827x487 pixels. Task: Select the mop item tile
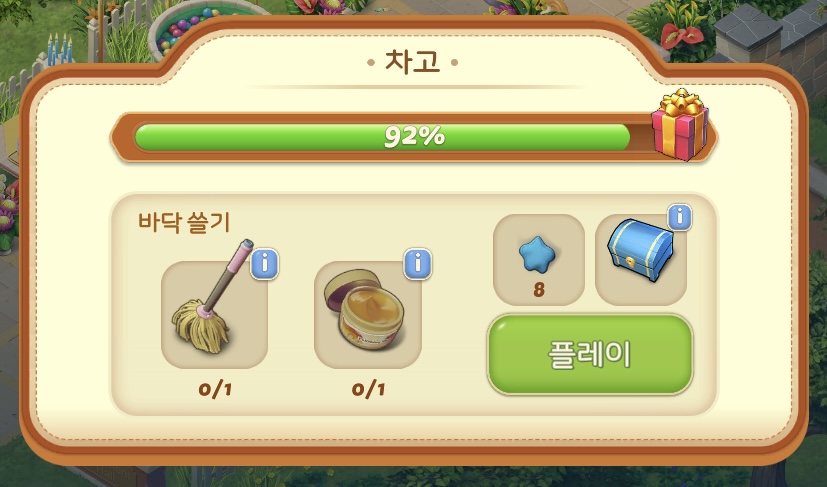[214, 315]
